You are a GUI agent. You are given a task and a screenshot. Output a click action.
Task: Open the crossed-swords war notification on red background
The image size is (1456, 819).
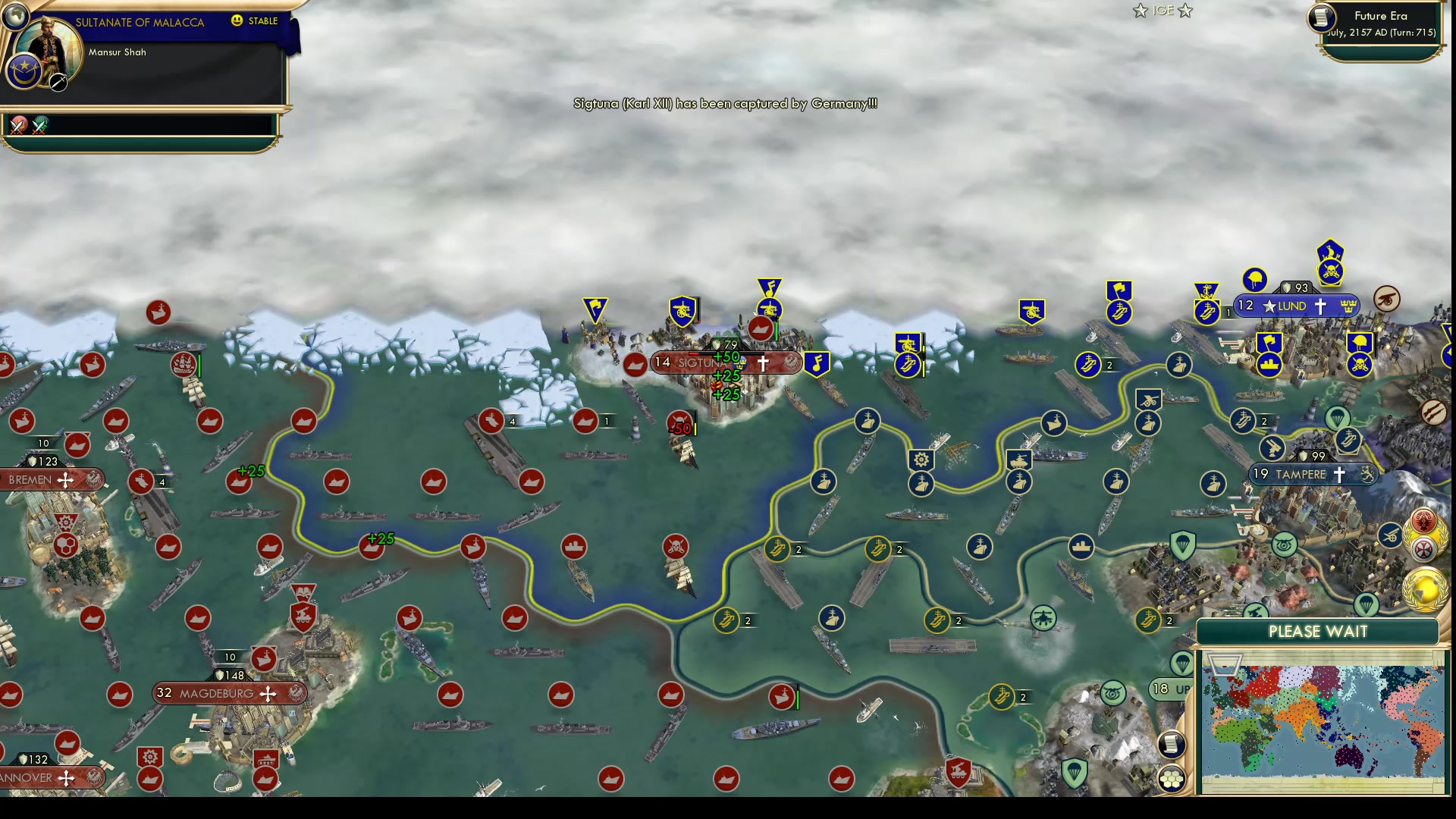(x=19, y=126)
